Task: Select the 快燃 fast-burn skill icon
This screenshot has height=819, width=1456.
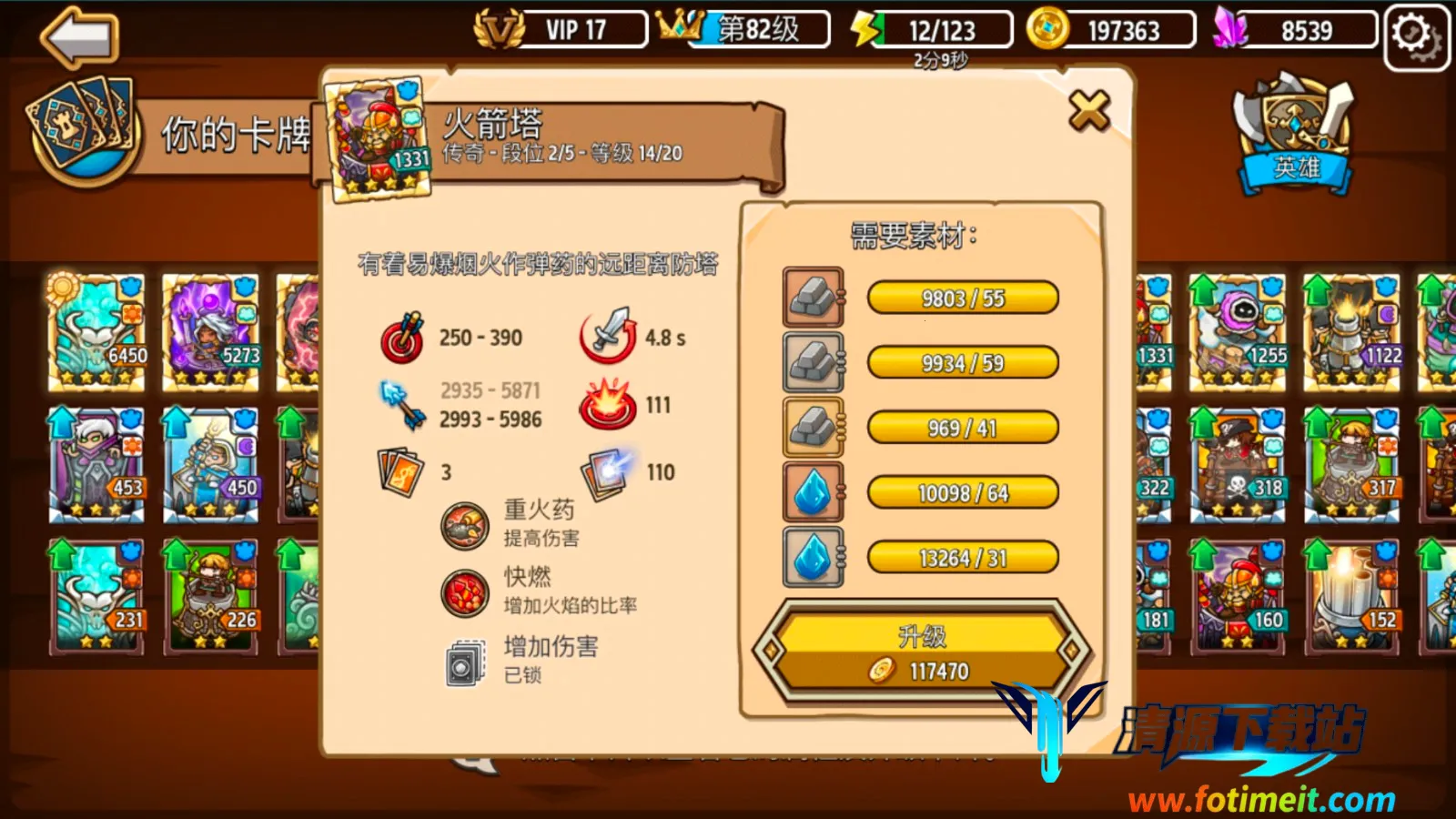Action: pyautogui.click(x=465, y=589)
